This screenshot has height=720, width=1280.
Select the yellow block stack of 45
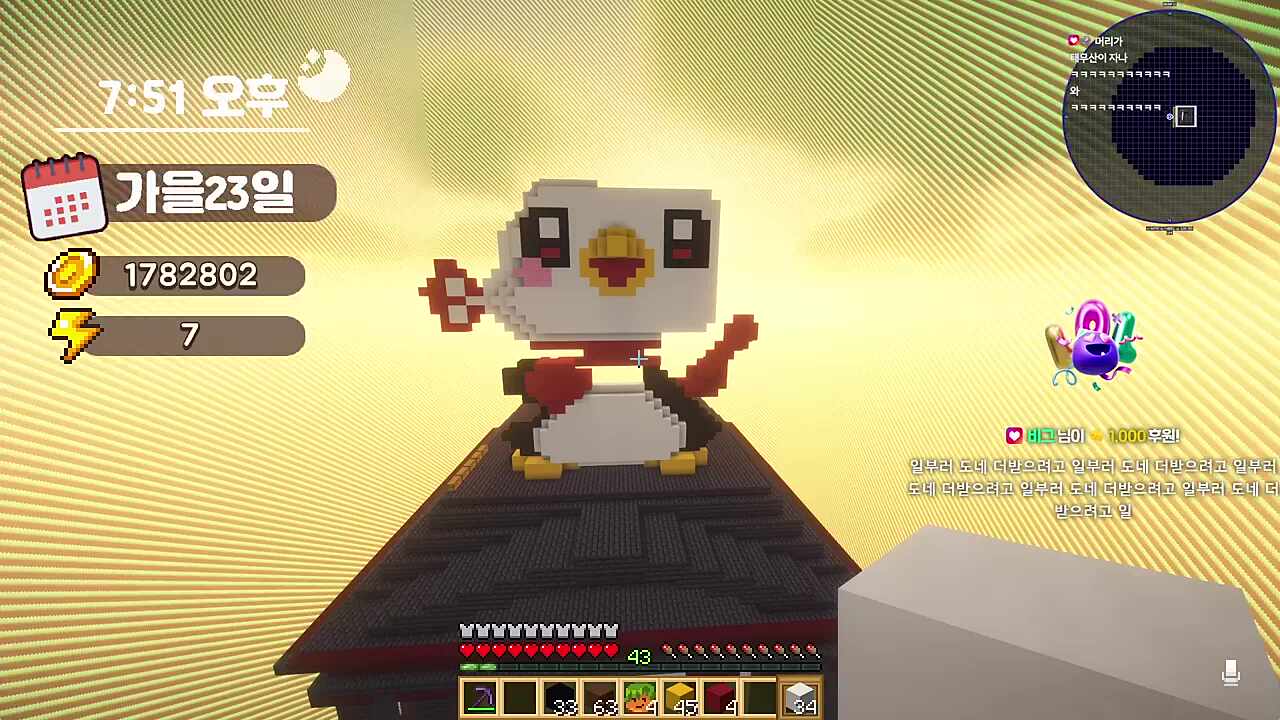tap(680, 697)
